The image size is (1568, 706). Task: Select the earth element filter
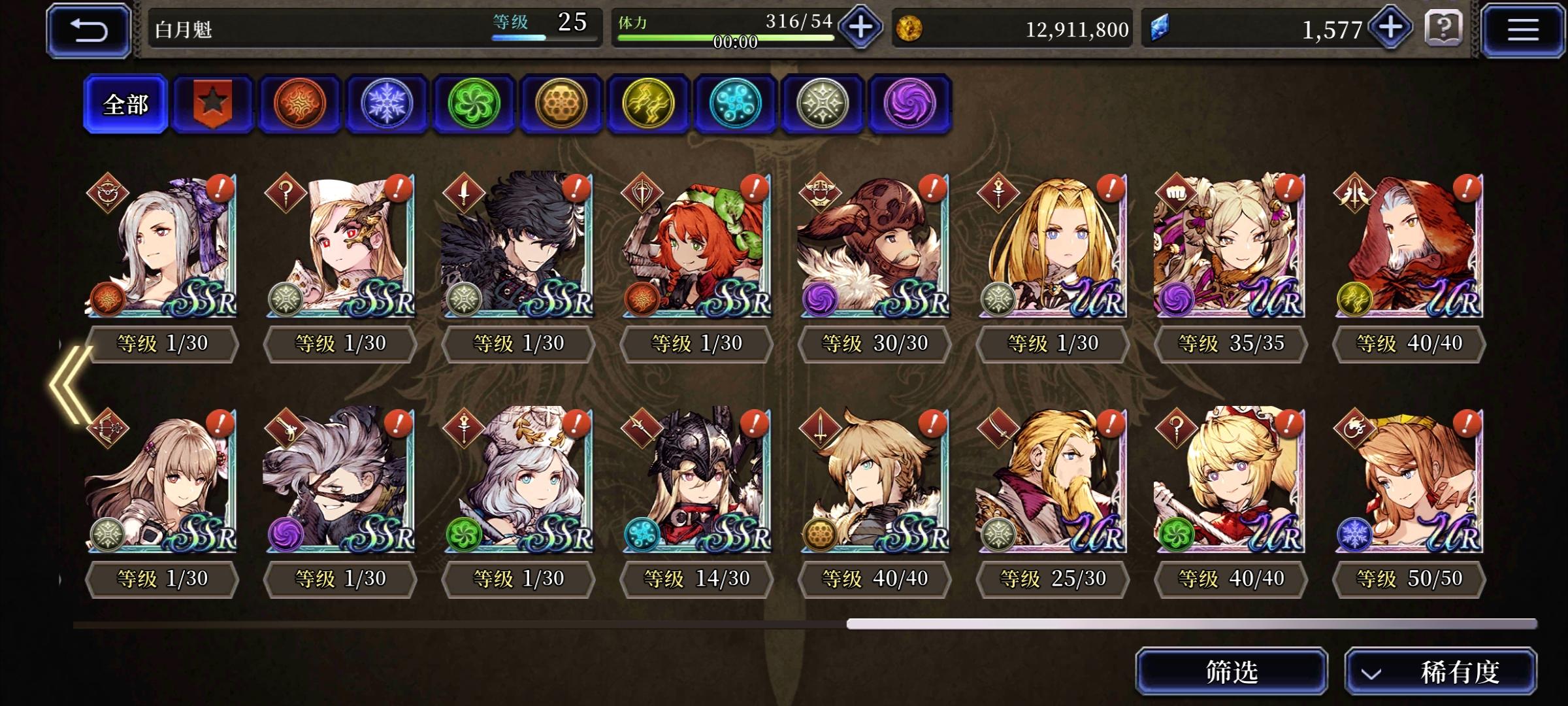click(x=561, y=105)
